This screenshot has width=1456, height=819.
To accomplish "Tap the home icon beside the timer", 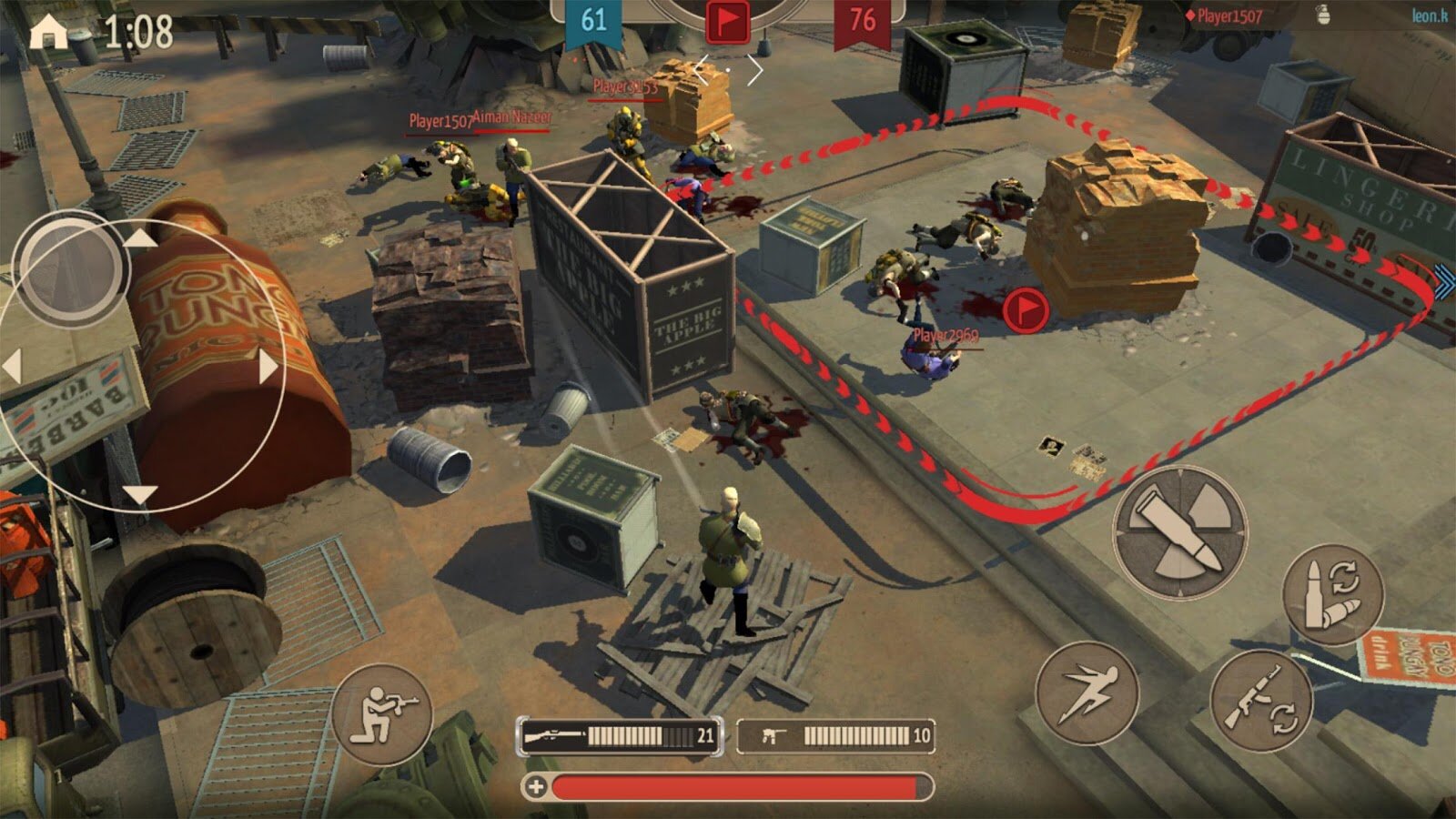I will [48, 32].
